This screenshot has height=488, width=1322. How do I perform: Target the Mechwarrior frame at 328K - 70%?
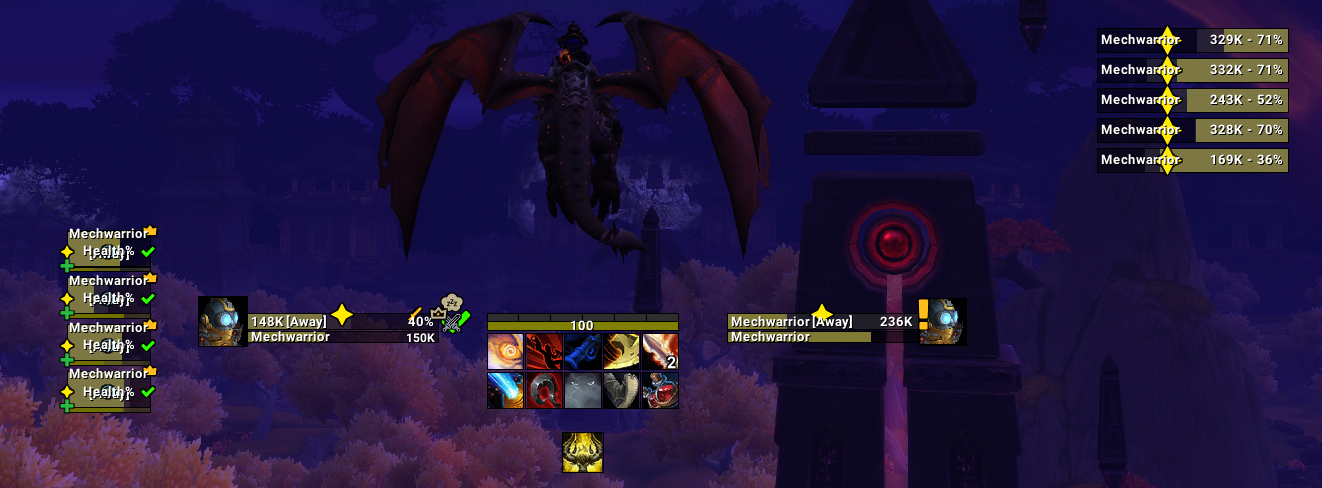[1192, 130]
